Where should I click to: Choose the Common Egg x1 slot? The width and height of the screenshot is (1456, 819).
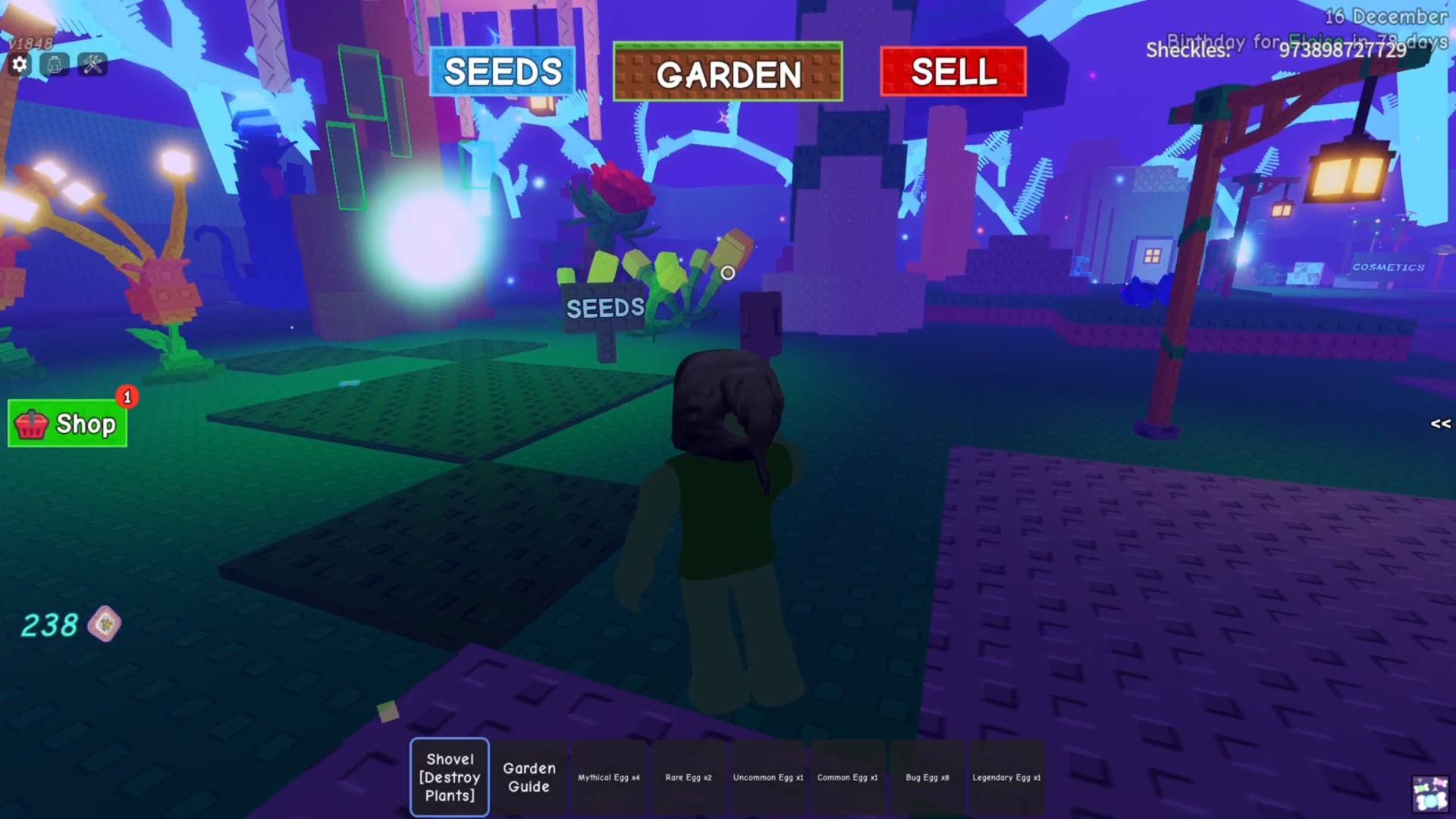(x=848, y=777)
